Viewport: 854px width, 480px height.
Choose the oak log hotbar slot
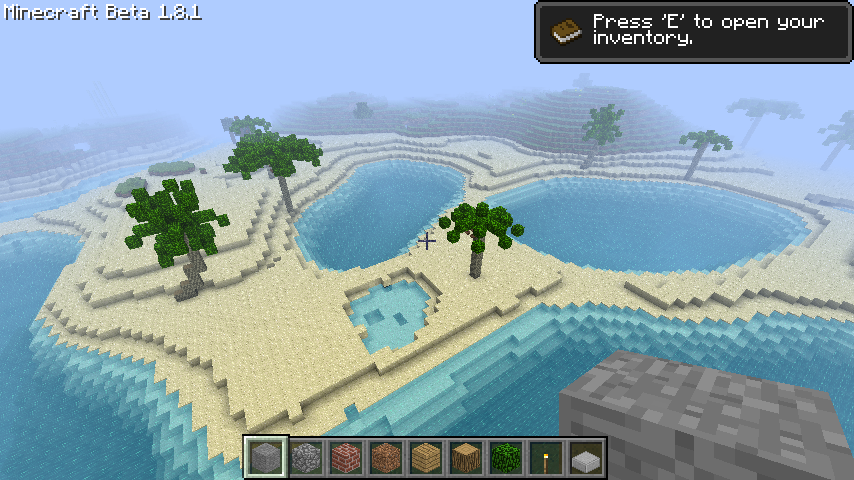(x=466, y=458)
